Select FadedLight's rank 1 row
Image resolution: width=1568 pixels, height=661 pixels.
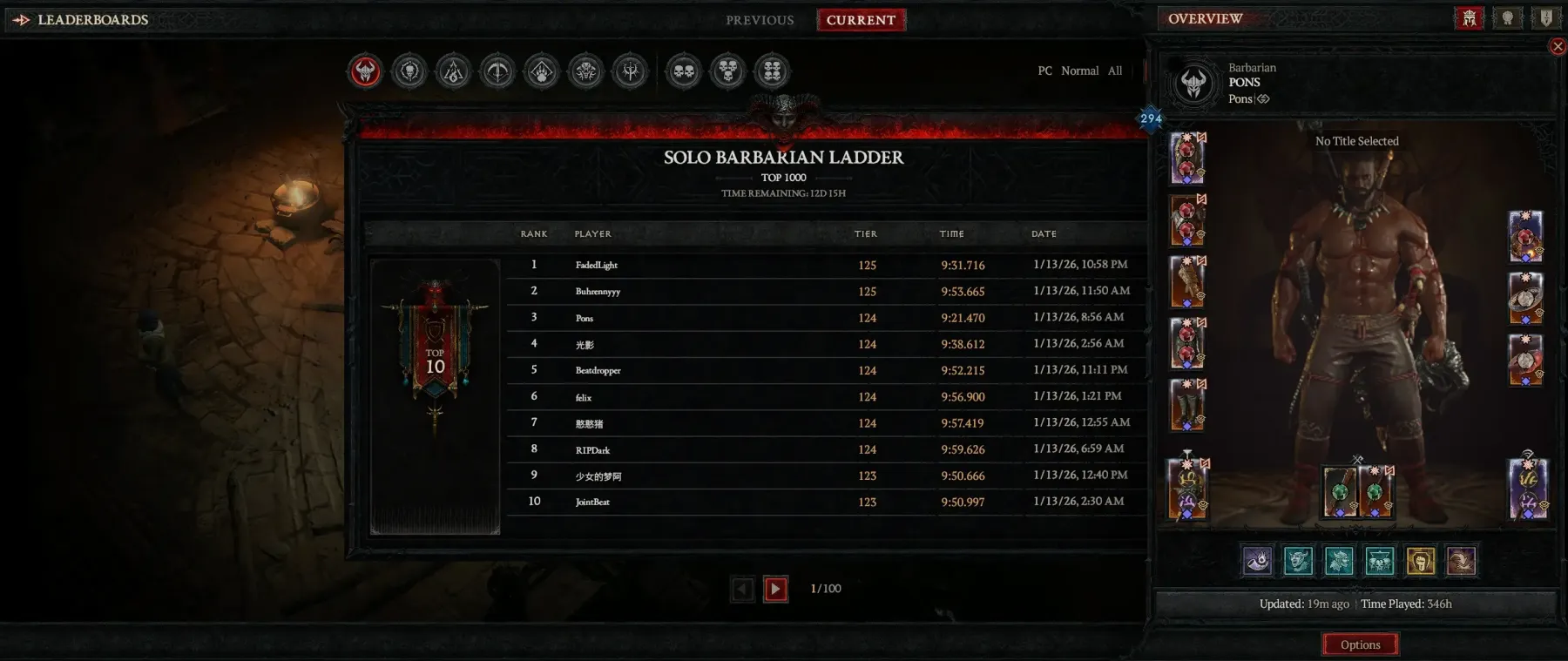[784, 265]
